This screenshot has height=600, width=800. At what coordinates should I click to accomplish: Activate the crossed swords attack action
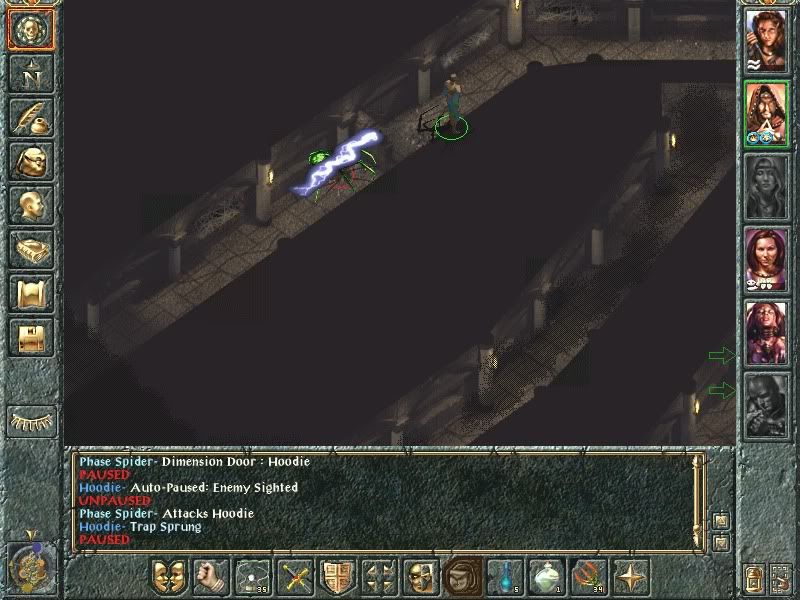pyautogui.click(x=296, y=577)
